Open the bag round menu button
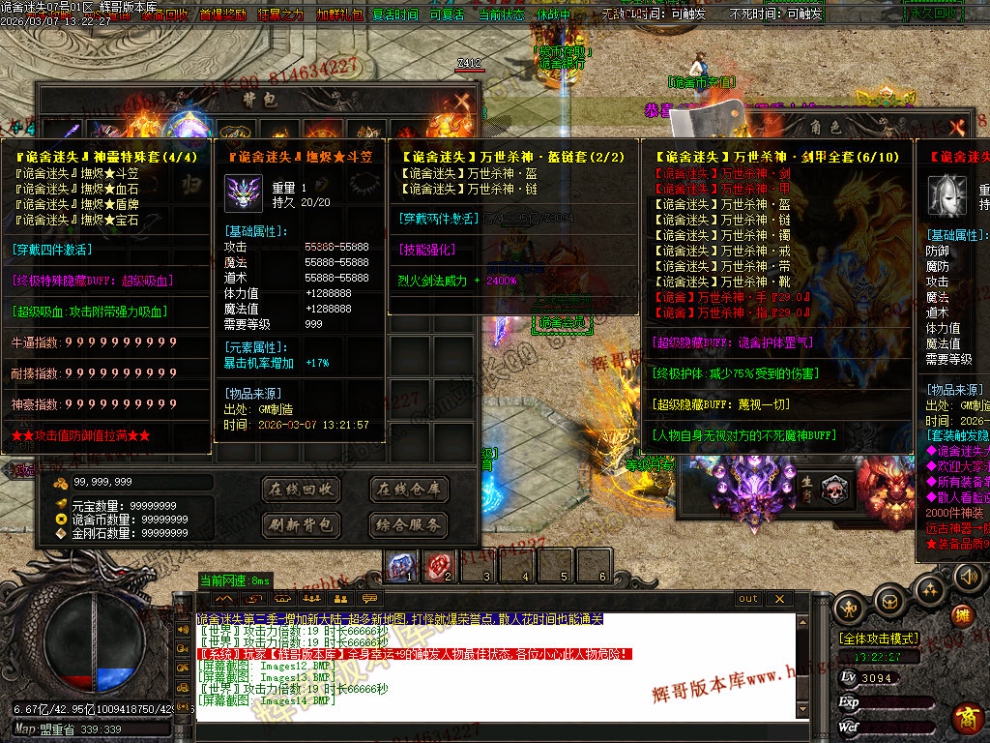 click(889, 601)
